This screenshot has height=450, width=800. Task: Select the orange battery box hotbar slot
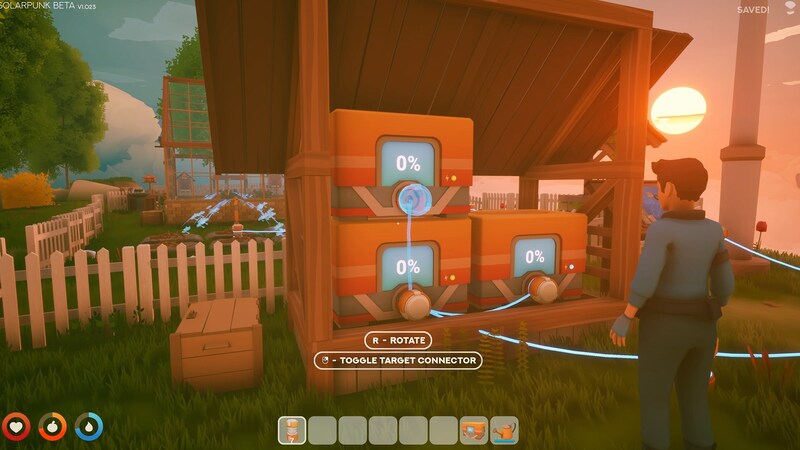click(x=473, y=430)
